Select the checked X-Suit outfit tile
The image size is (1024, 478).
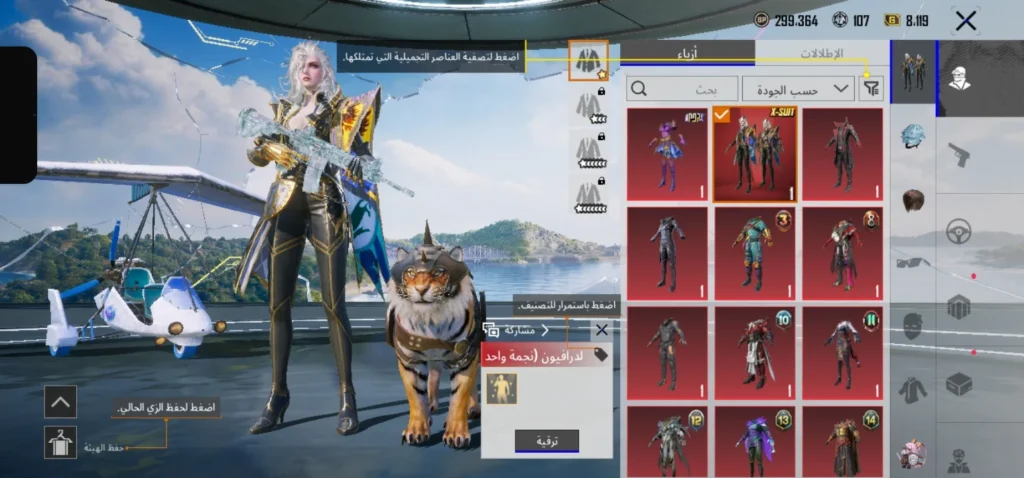[x=755, y=153]
